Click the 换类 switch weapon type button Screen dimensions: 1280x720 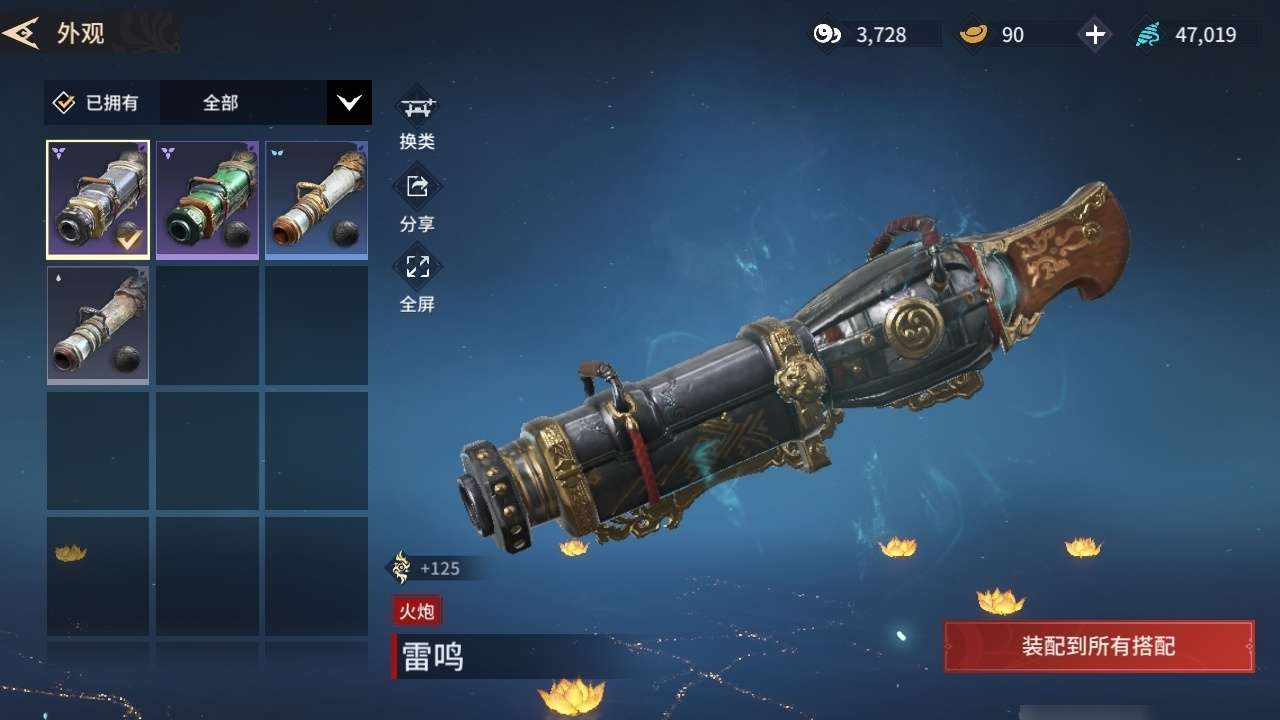(x=417, y=118)
